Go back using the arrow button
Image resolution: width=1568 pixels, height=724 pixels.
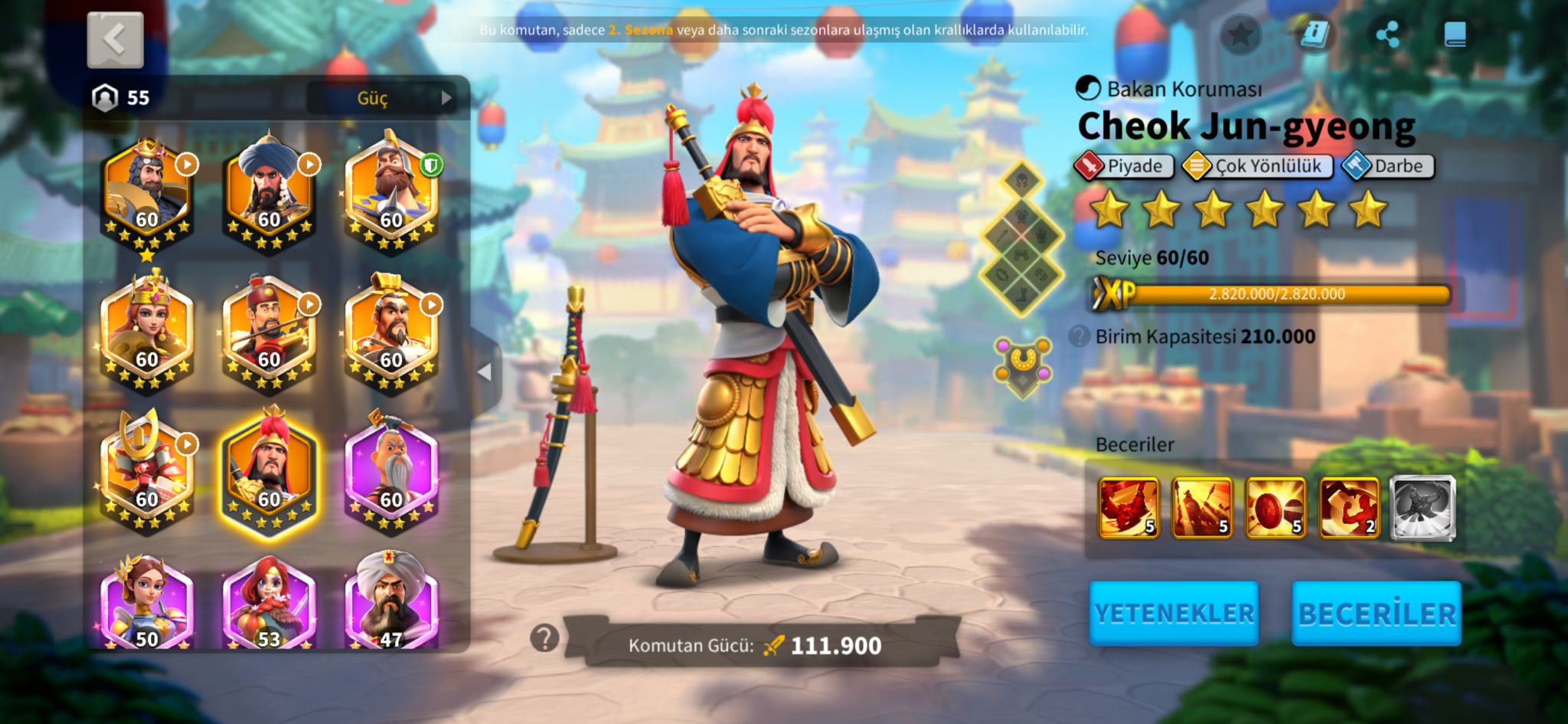115,40
